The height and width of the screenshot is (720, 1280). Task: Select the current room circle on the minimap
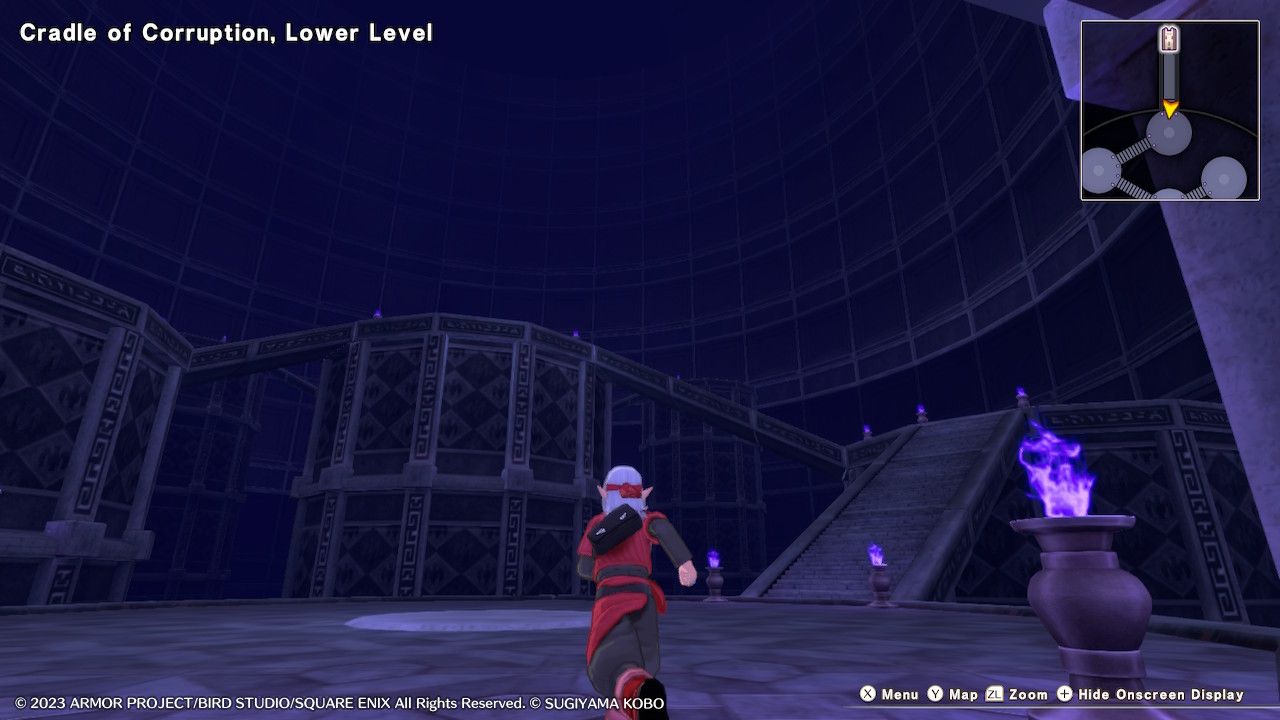pos(1169,132)
